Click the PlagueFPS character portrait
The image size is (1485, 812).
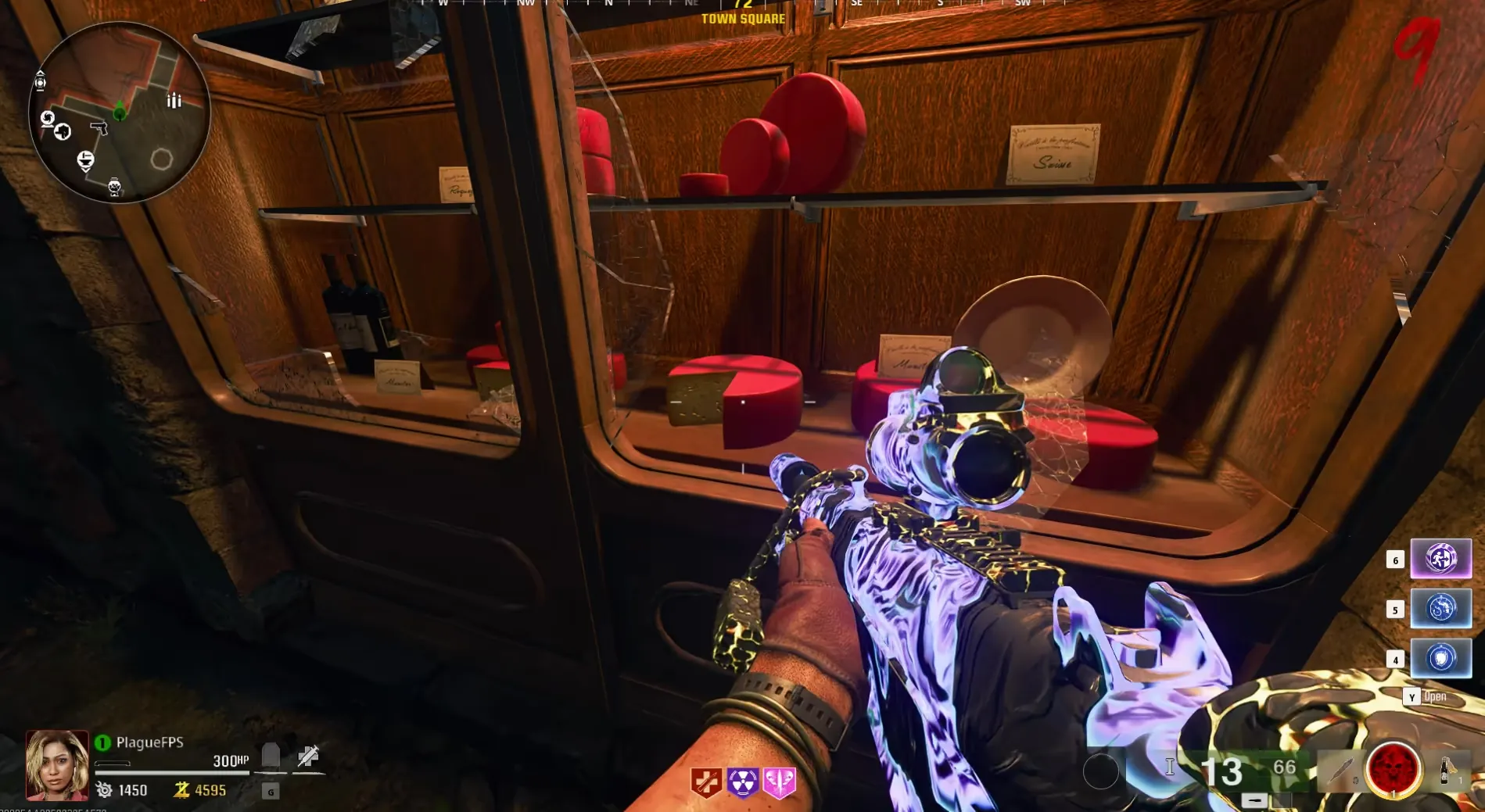57,764
